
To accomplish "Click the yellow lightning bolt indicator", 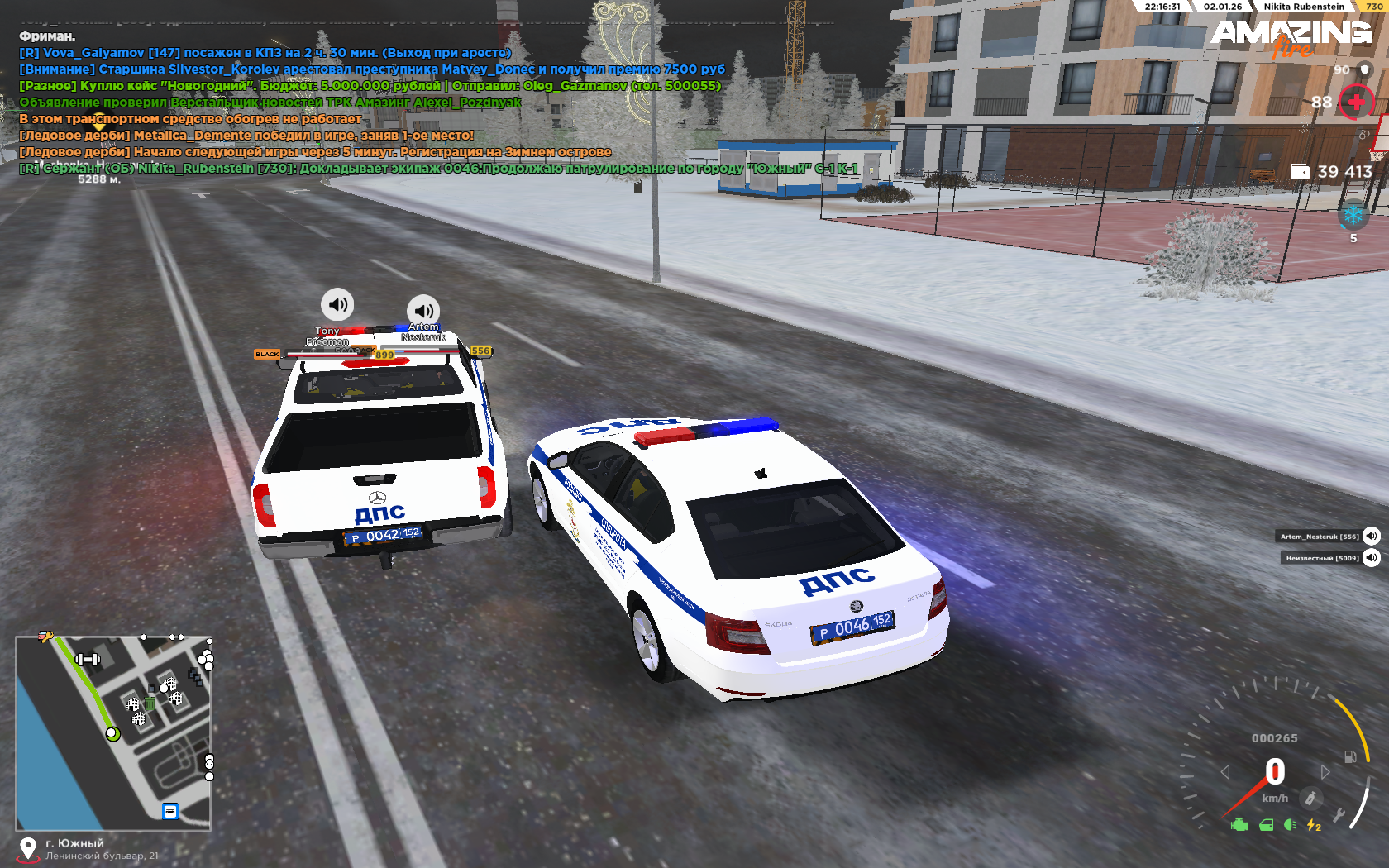I will (x=1313, y=824).
